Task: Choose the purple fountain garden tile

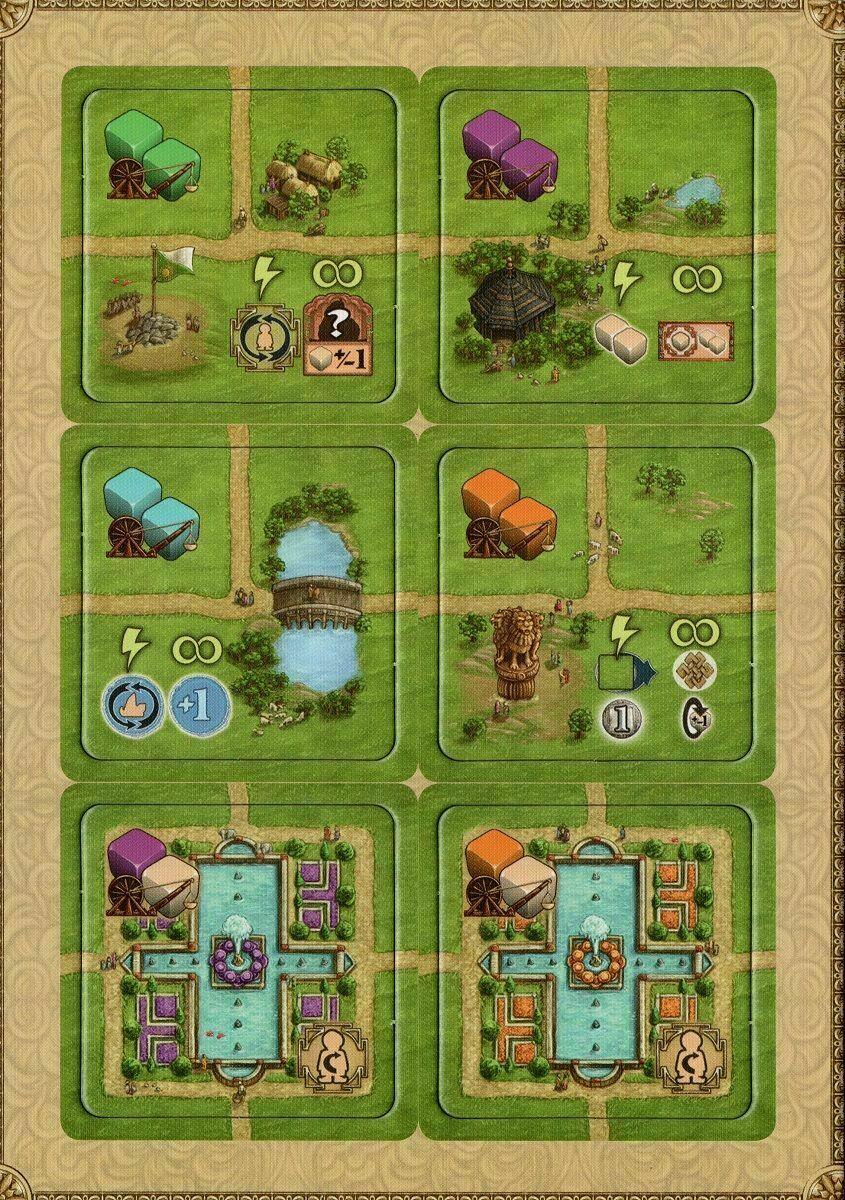Action: 238,960
